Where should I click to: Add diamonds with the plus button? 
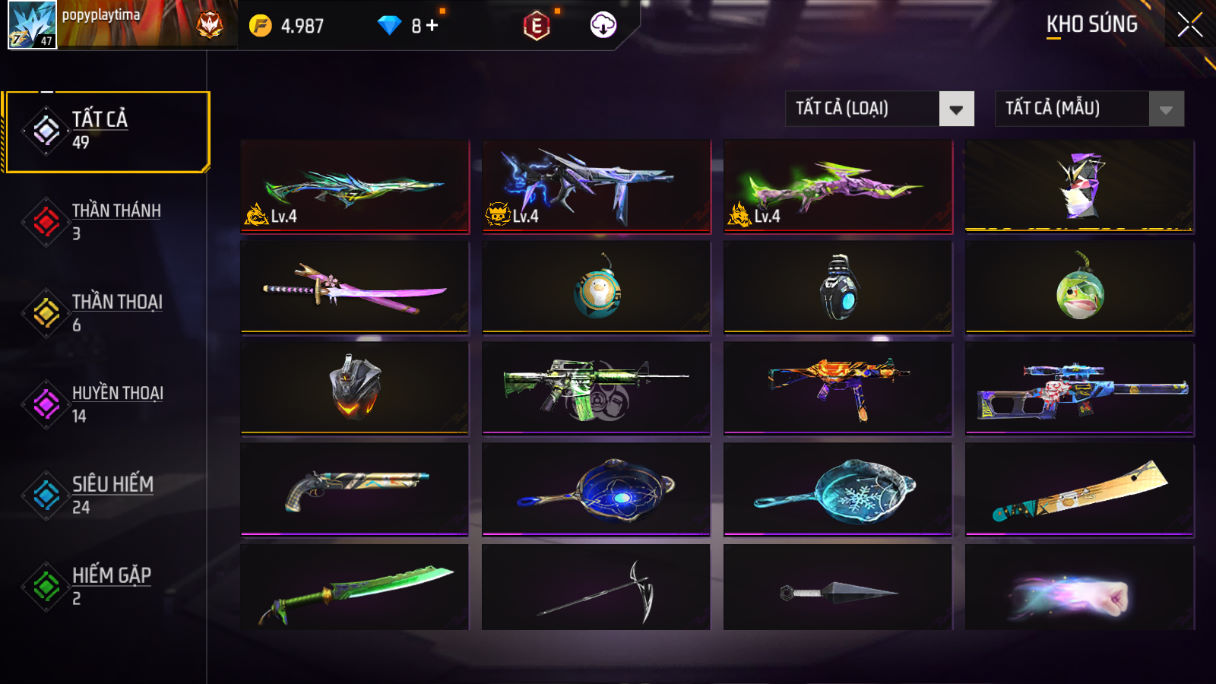pos(432,26)
